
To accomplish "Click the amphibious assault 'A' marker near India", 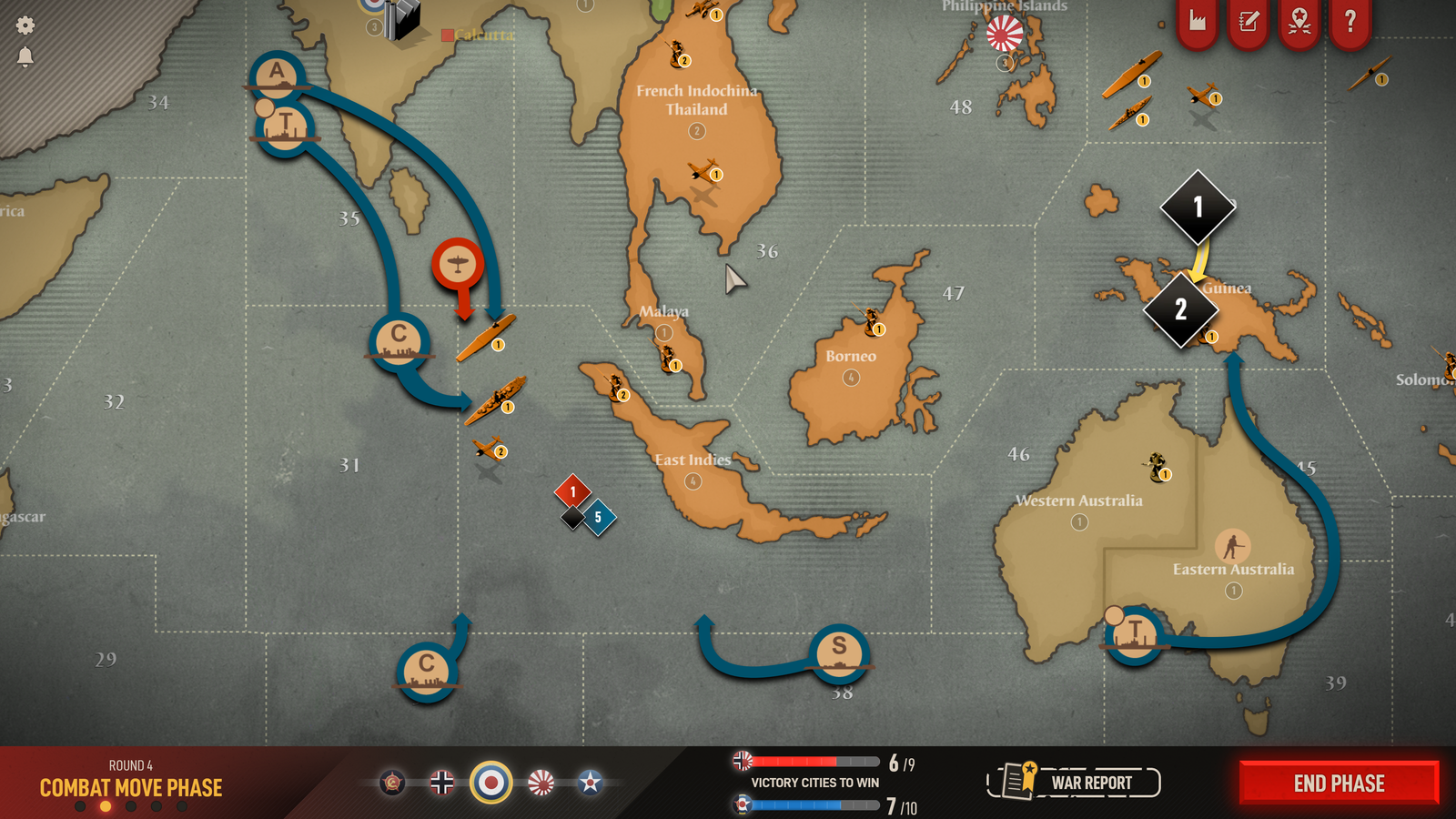I will (276, 72).
